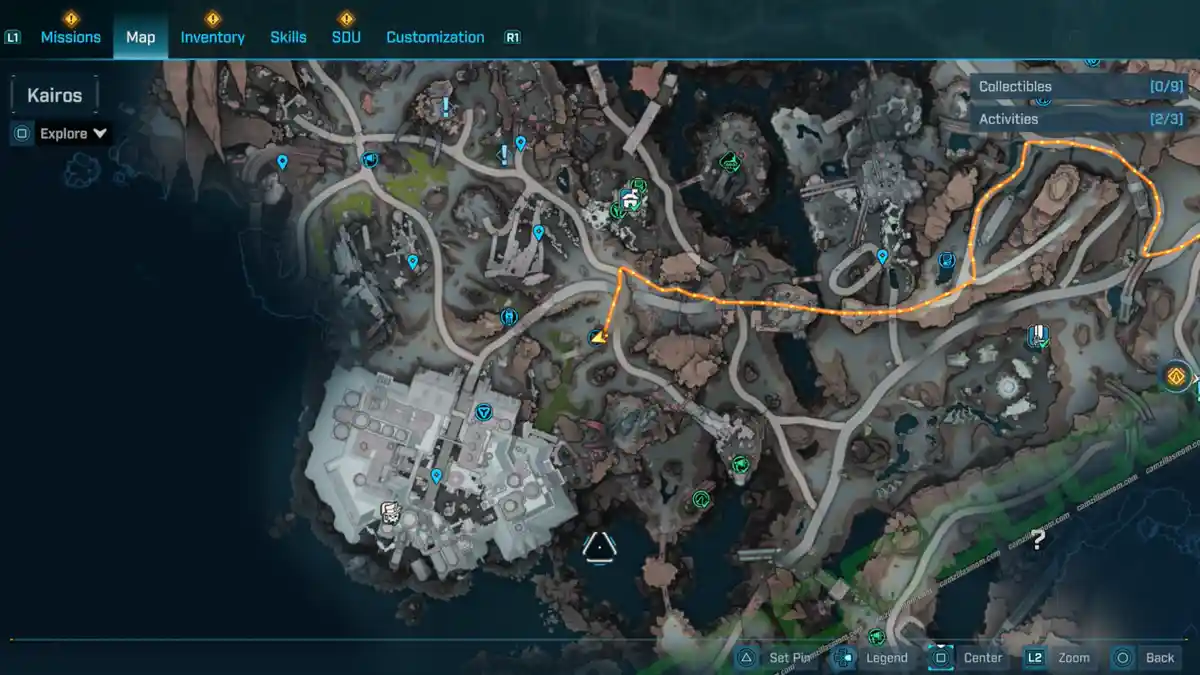Choose the Set Pin option

click(779, 657)
